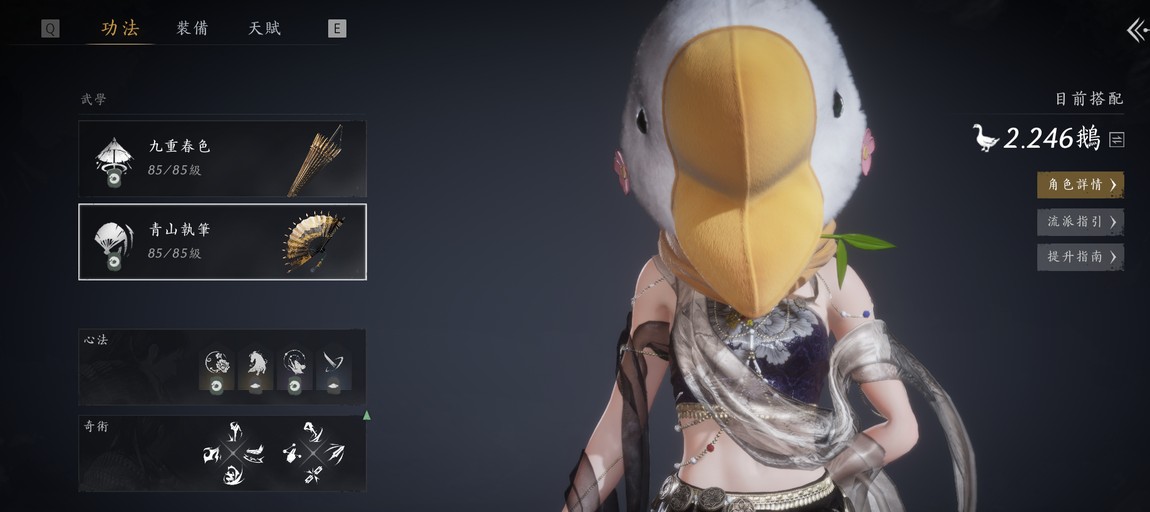The image size is (1150, 512).
Task: Select the 青山執筆 fan martial art
Action: [x=222, y=242]
